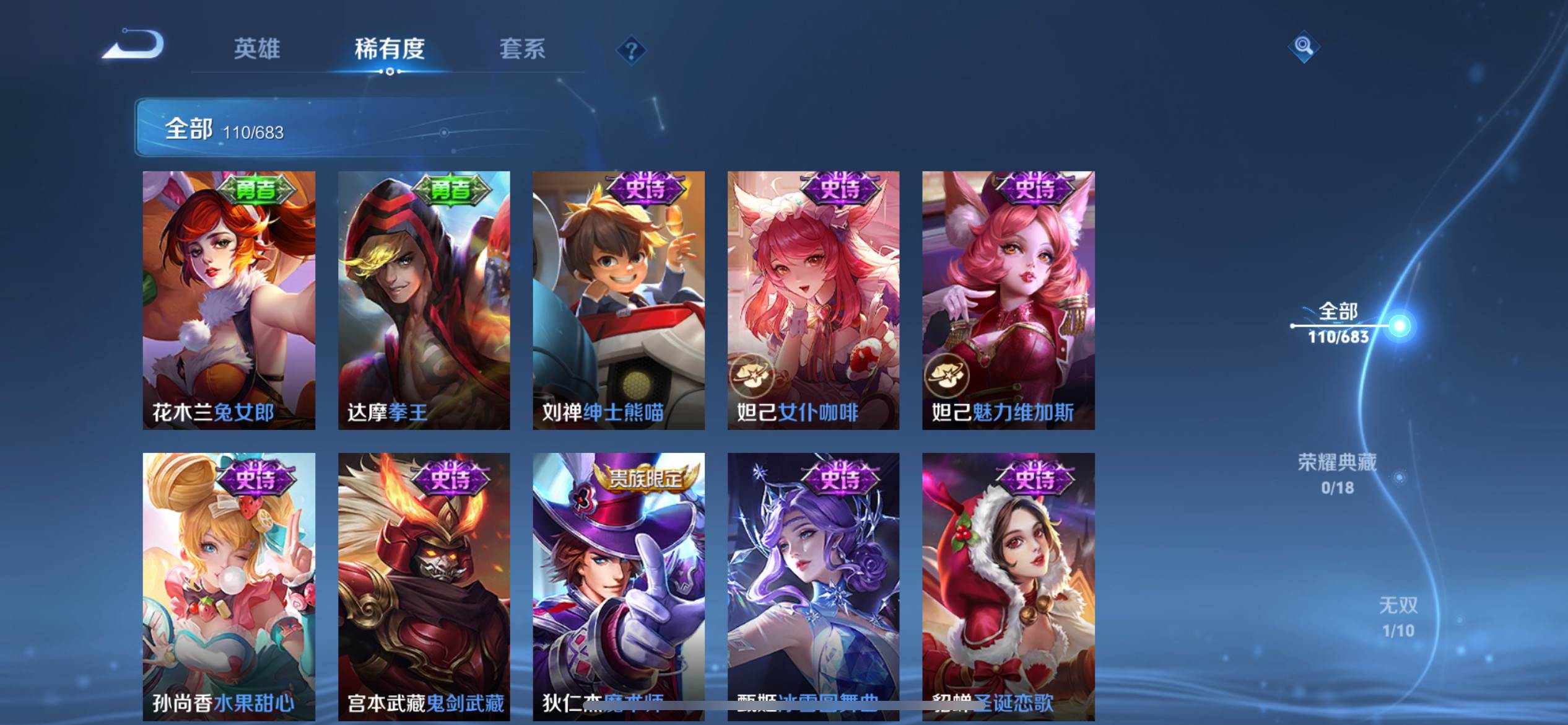
Task: Click the question mark help icon
Action: click(631, 50)
